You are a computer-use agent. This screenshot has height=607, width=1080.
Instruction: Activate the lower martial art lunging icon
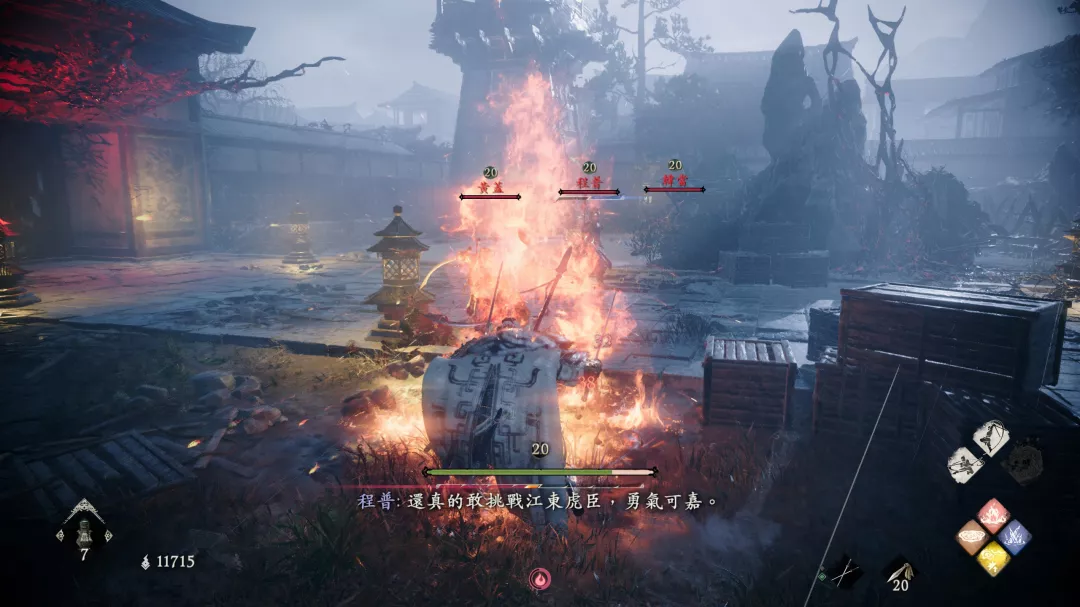tap(965, 465)
